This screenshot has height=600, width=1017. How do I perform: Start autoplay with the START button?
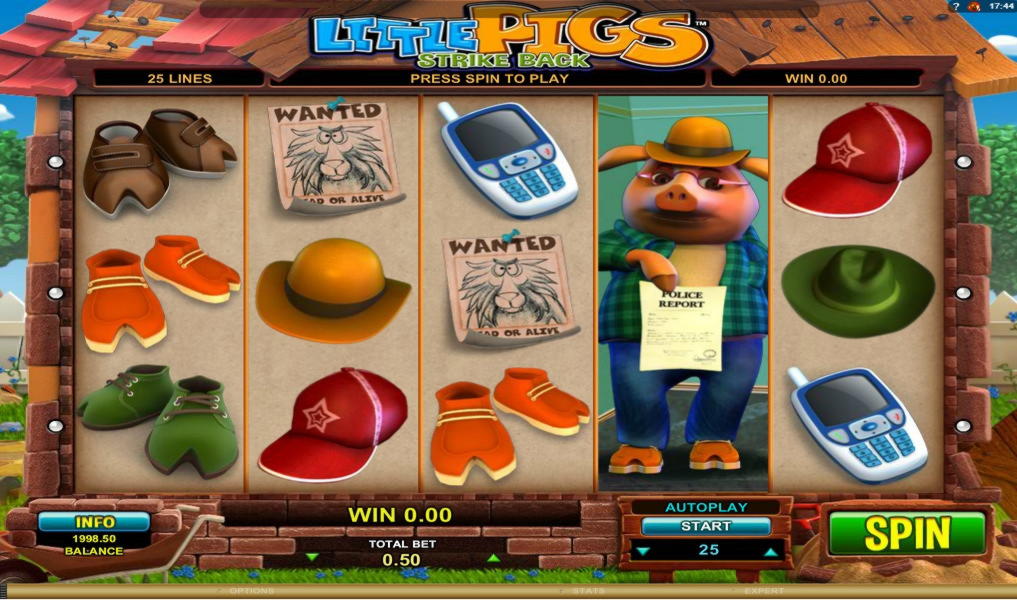(x=705, y=526)
